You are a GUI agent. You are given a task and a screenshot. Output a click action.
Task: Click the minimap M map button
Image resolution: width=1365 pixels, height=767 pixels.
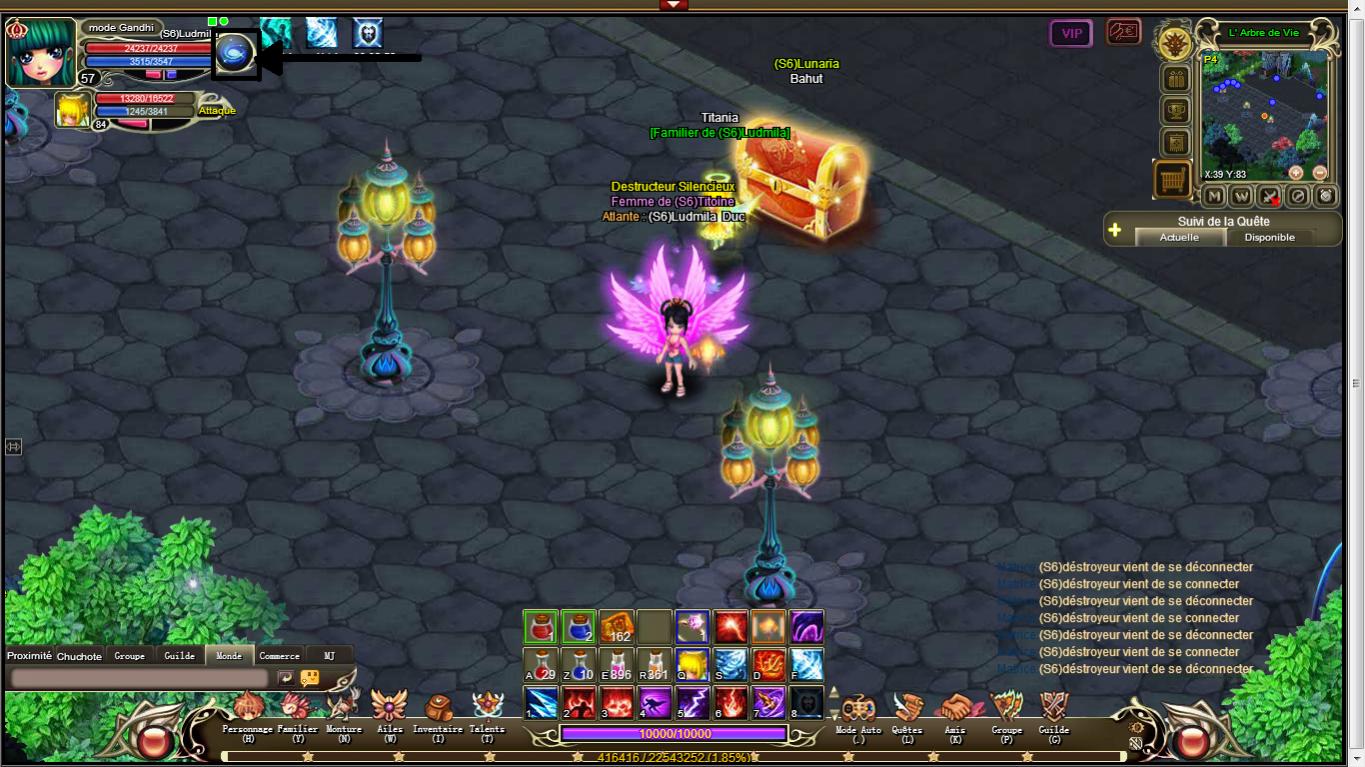click(1214, 196)
